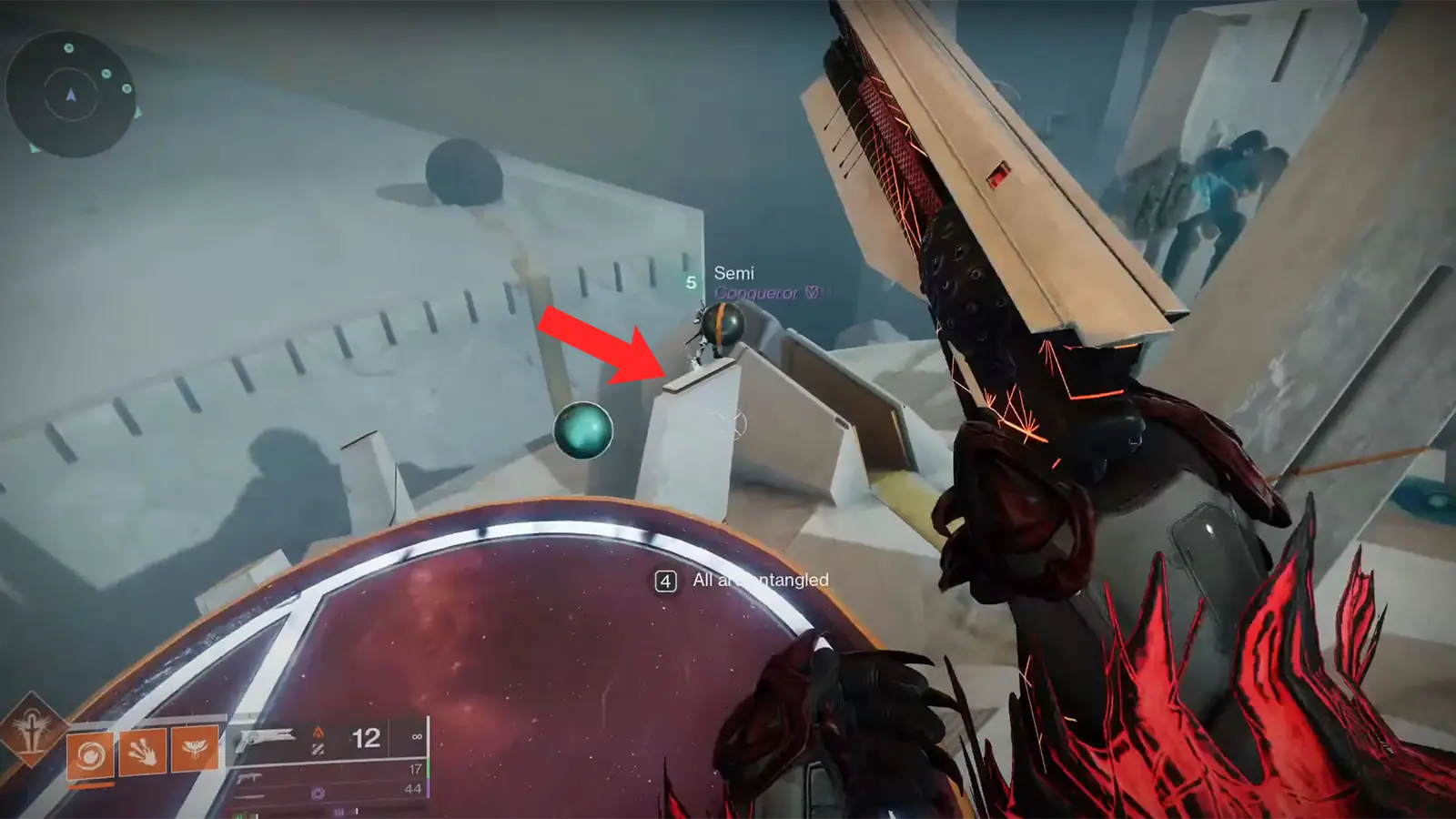Click the ammo type triangle indicator
The image size is (1456, 819).
pyautogui.click(x=318, y=733)
